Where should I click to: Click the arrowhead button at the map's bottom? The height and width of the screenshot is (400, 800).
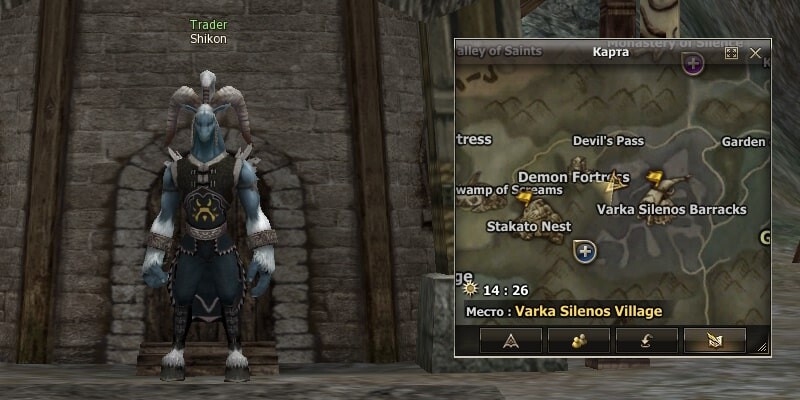tap(511, 340)
